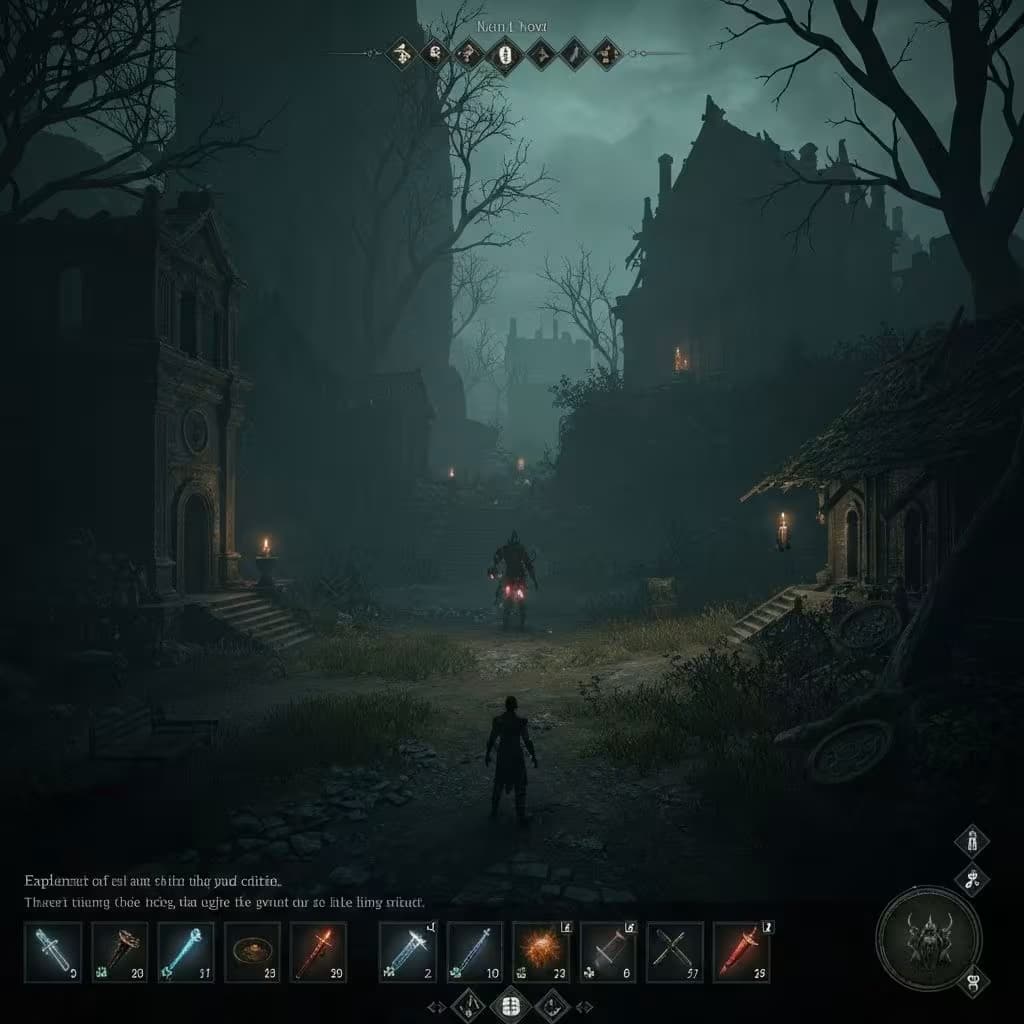1024x1024 pixels.
Task: Equip the red sword with count 29
Action: pyautogui.click(x=318, y=951)
